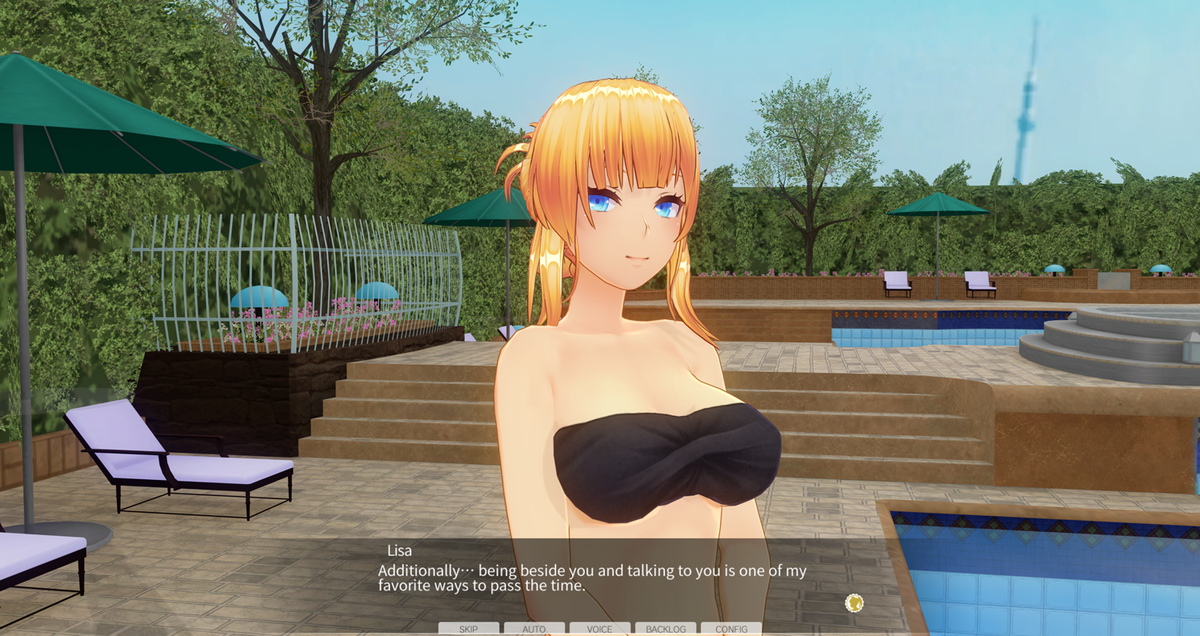1200x636 pixels.
Task: Enable AUTO dialogue advance
Action: (534, 628)
